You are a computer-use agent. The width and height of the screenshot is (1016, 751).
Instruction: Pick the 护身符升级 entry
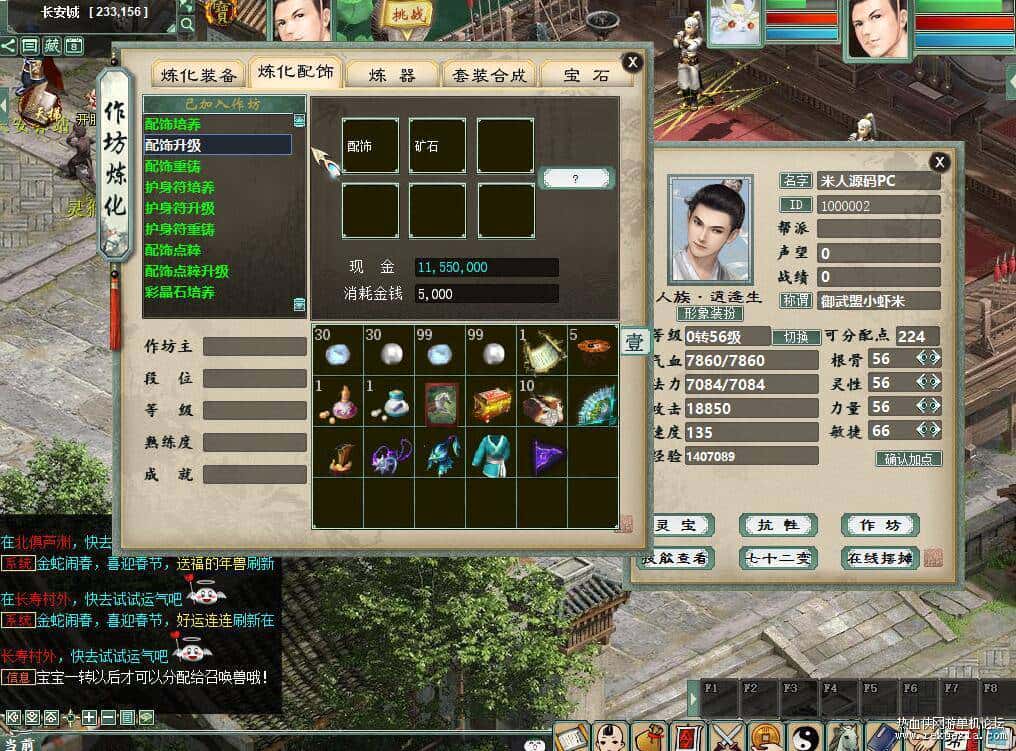click(180, 208)
